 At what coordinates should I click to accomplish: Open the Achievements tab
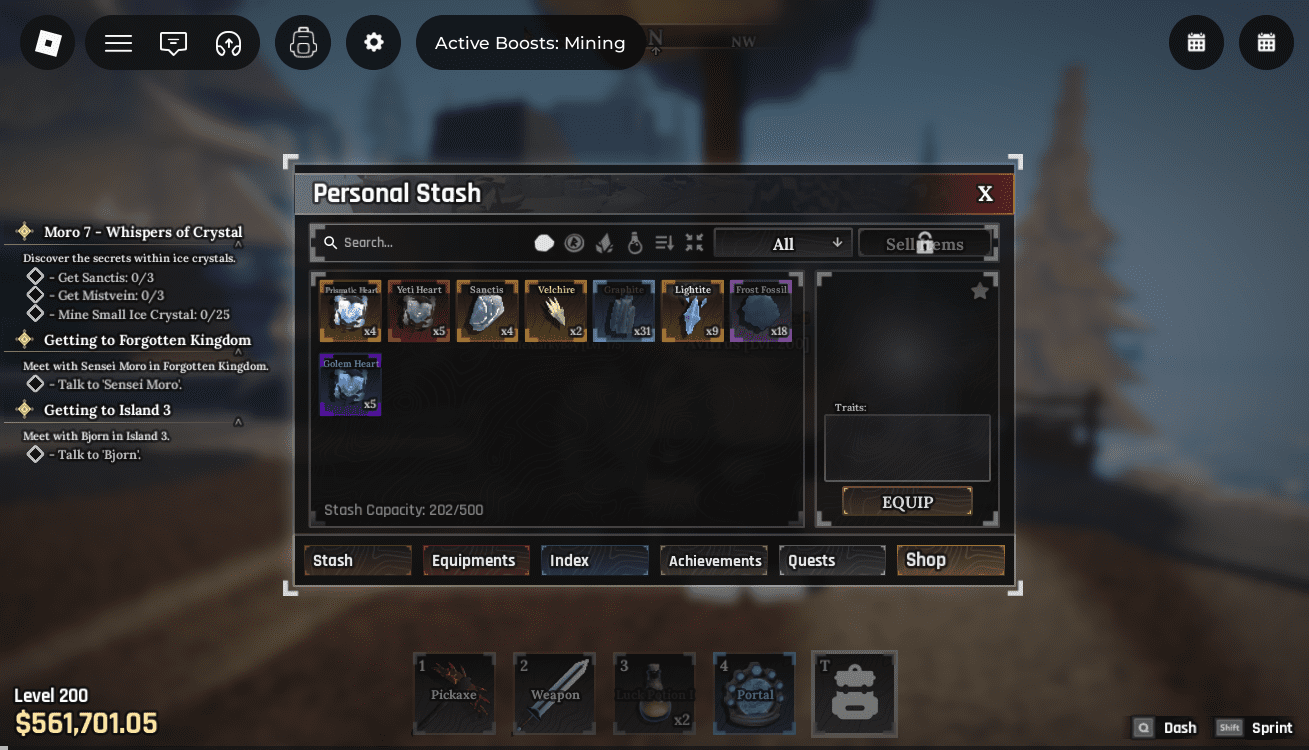click(x=713, y=560)
